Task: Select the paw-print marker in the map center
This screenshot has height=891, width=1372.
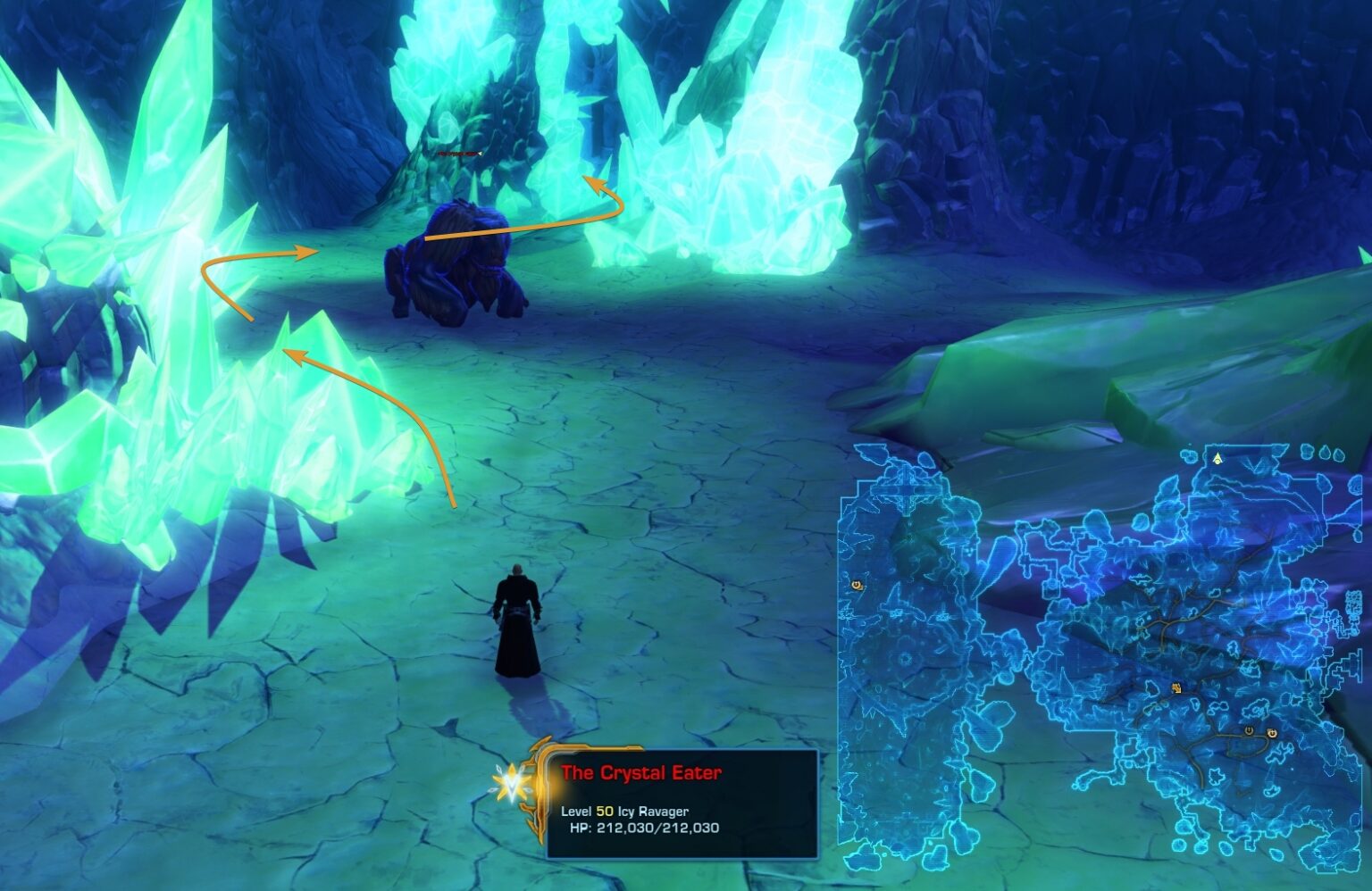Action: (1175, 688)
